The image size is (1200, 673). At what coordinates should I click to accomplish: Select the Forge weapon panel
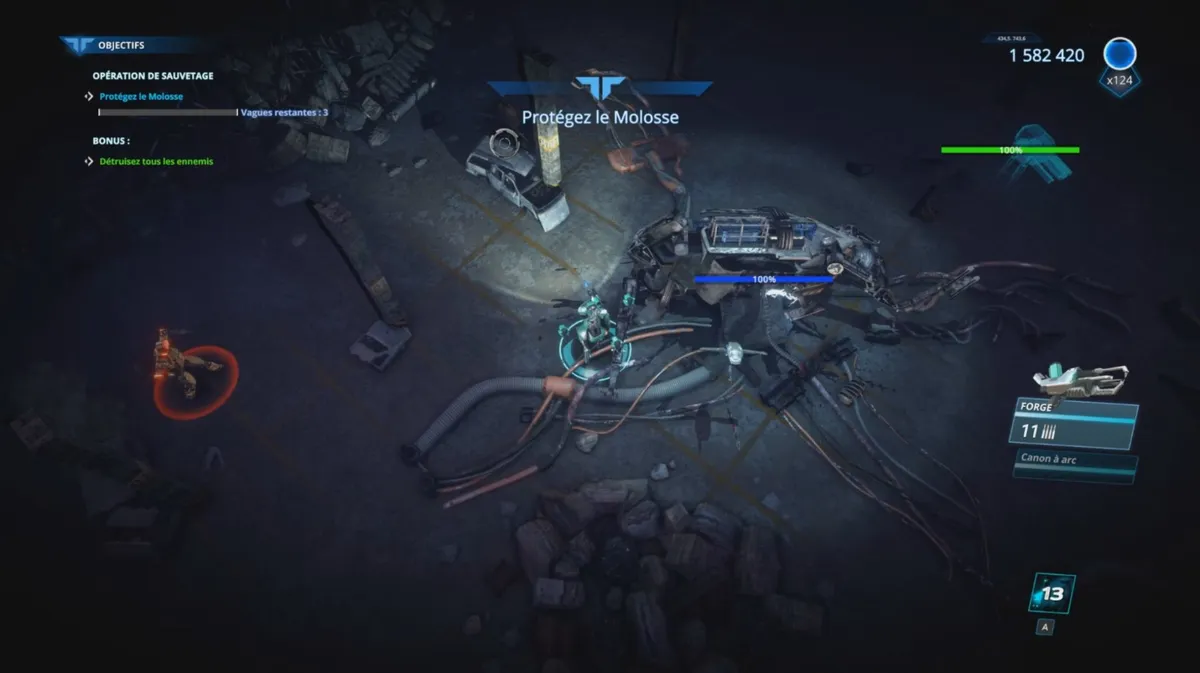[x=1074, y=424]
